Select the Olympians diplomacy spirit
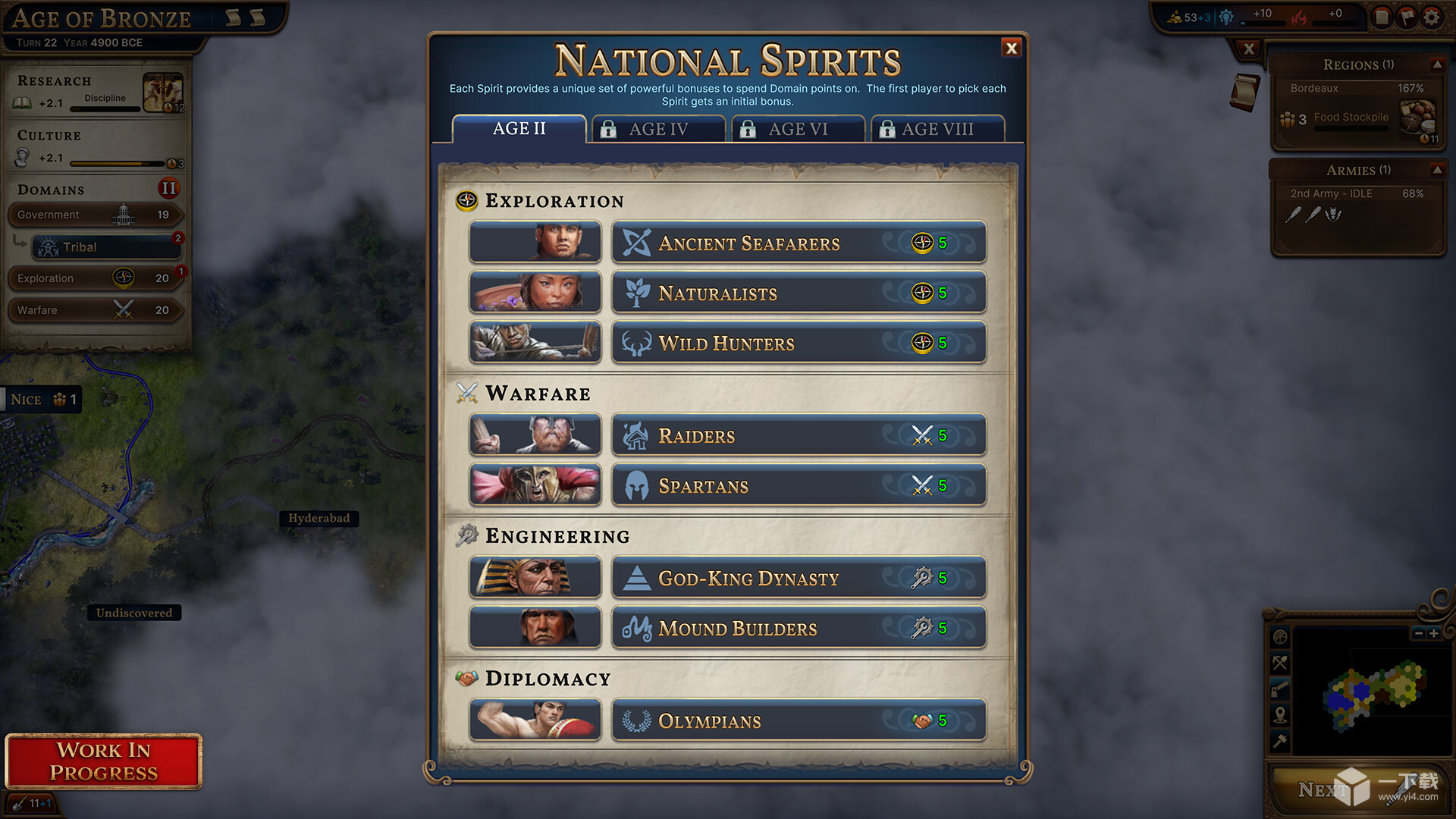 pos(799,720)
